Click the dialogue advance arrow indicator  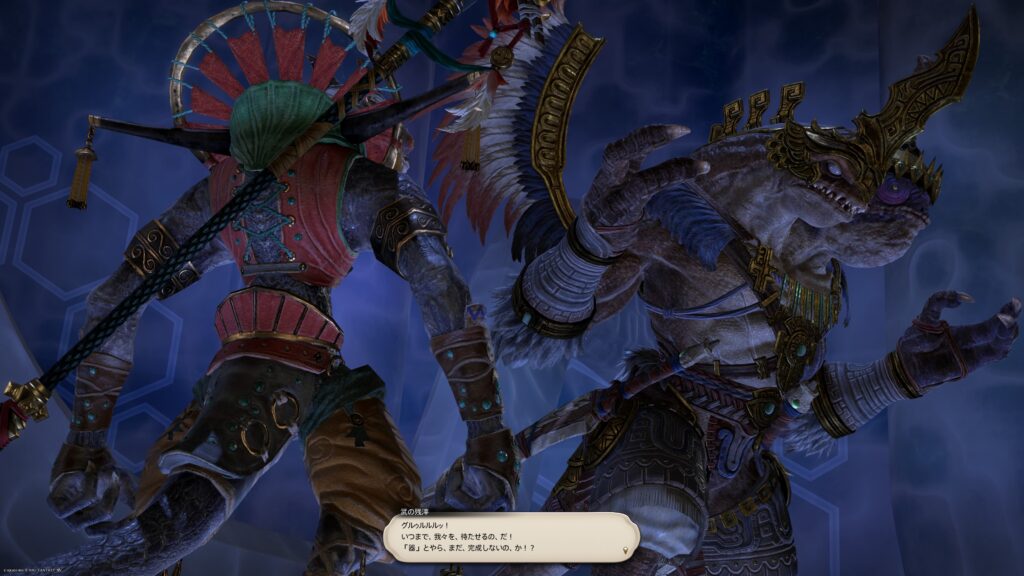pyautogui.click(x=626, y=550)
